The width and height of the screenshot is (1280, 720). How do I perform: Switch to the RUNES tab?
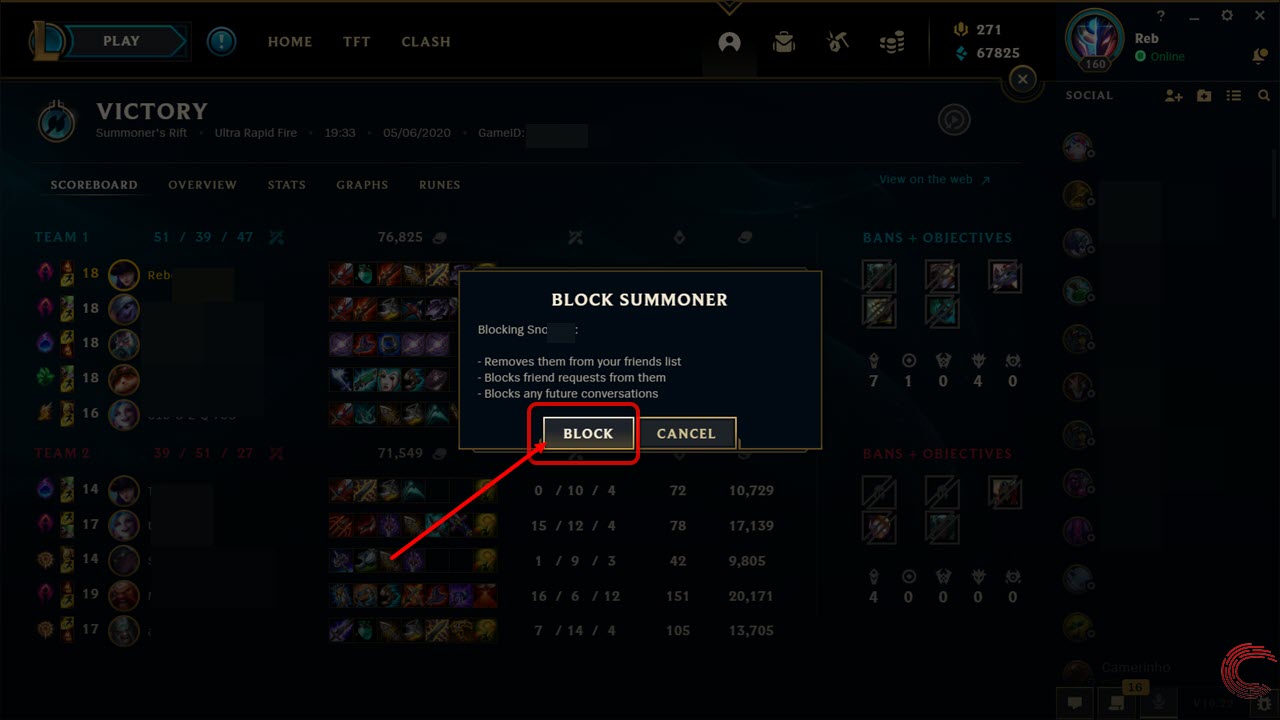click(x=439, y=185)
